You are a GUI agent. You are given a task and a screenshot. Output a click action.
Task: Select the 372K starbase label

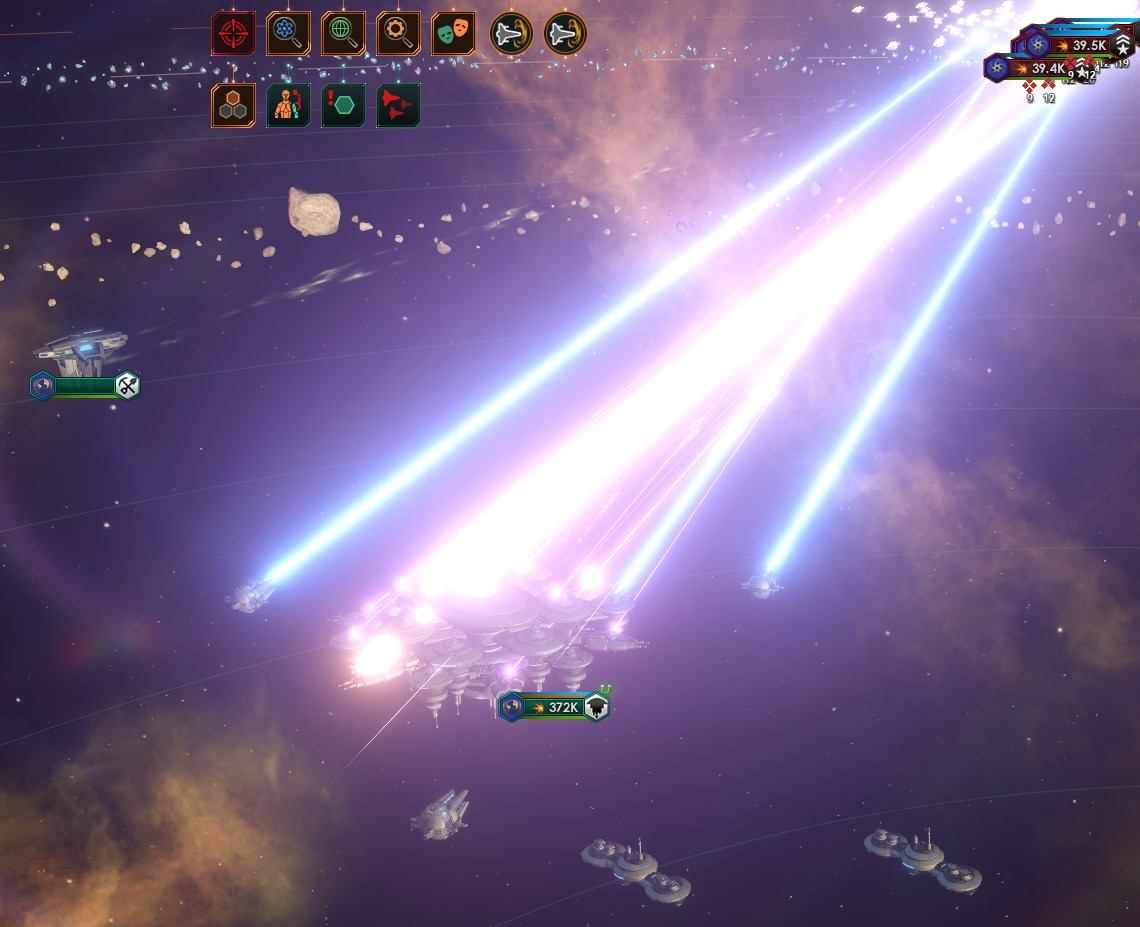click(555, 707)
